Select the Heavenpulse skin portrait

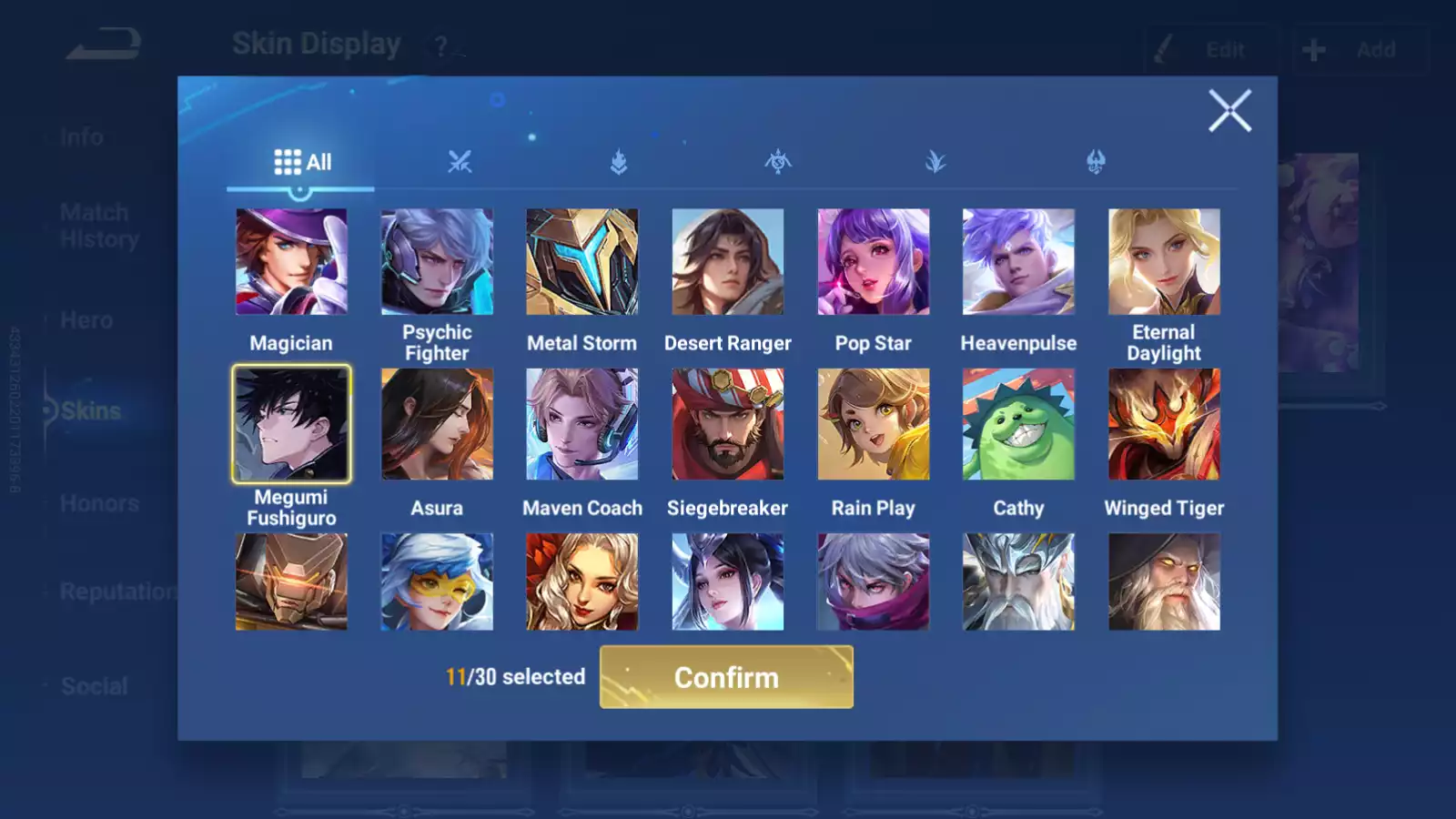coord(1018,262)
